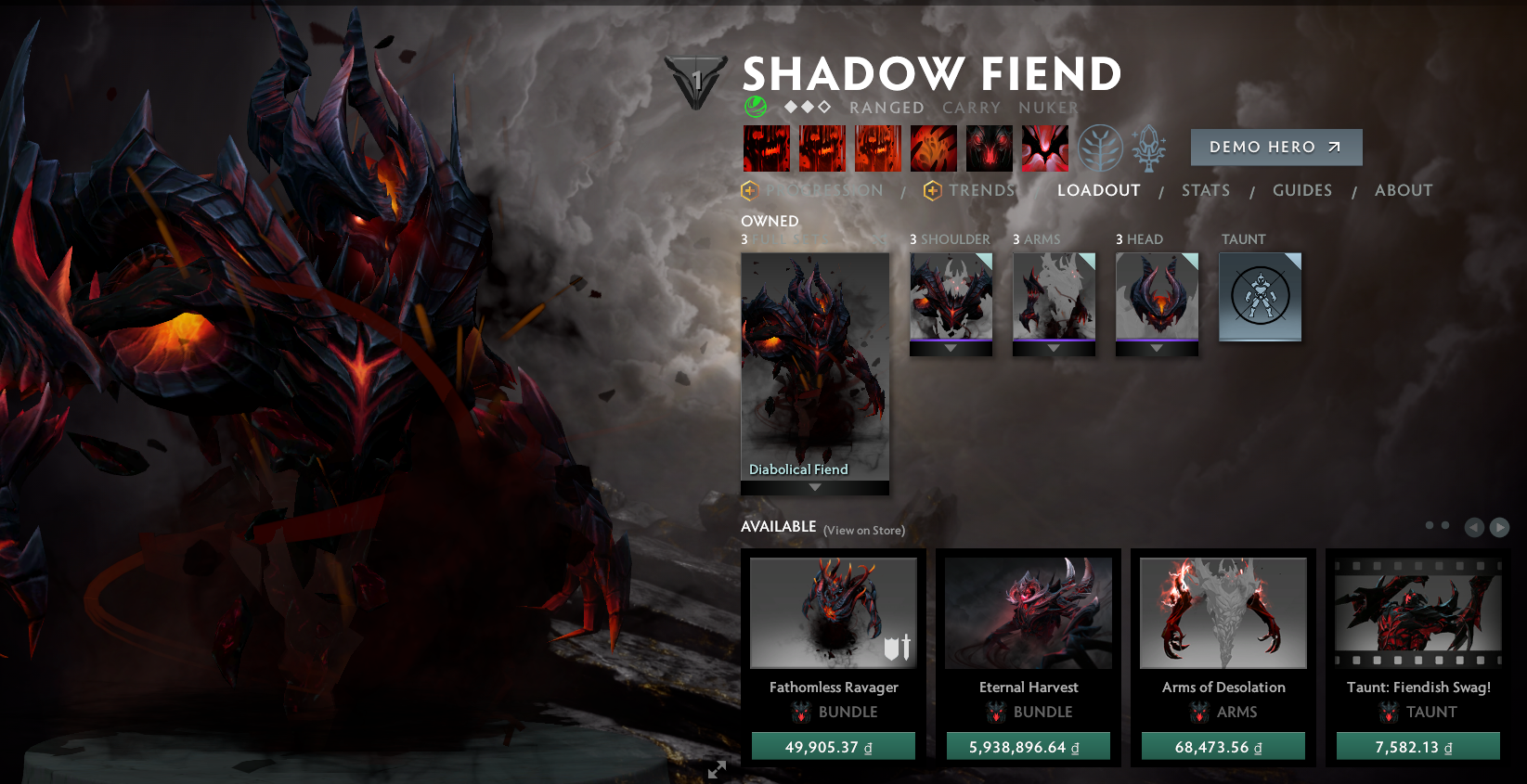Viewport: 1527px width, 784px height.
Task: View the Aghanim's Scepter upgrades icon
Action: coord(1148,148)
